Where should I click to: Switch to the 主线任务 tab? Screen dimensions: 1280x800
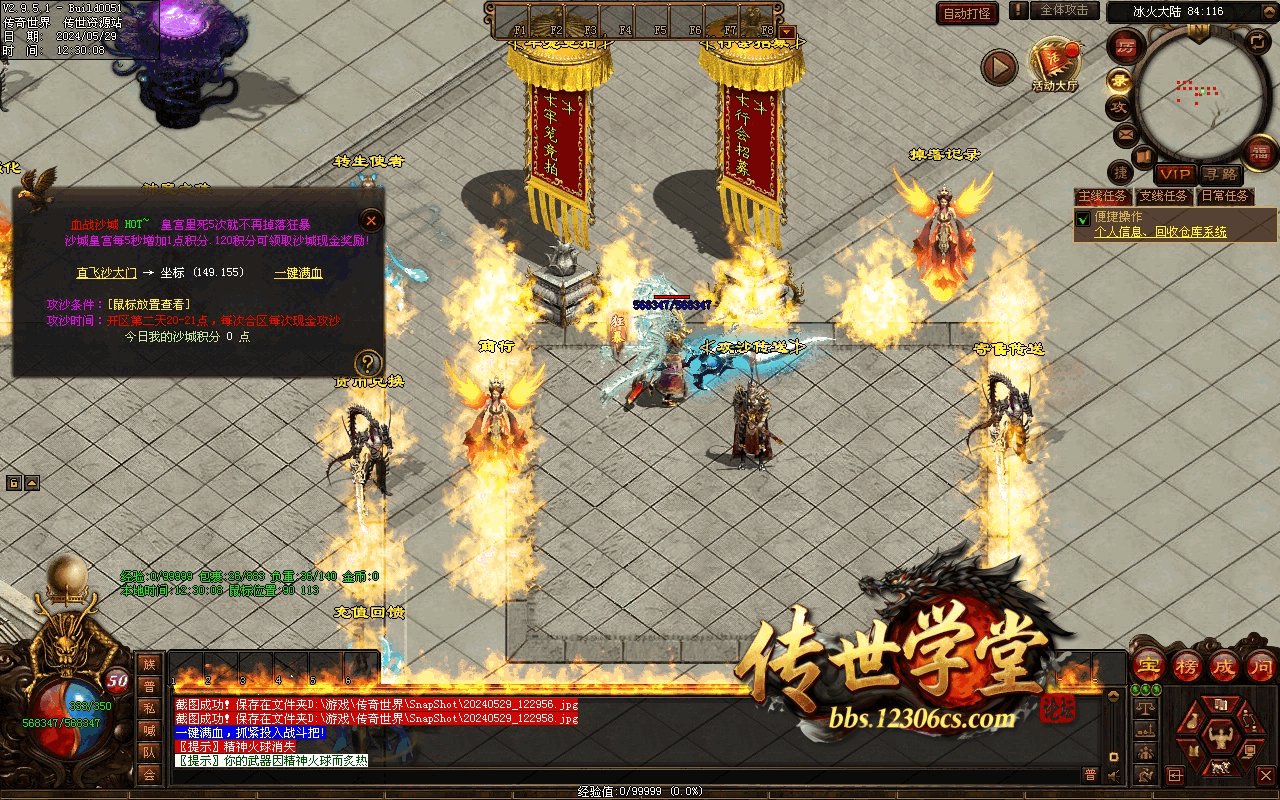pos(1102,196)
